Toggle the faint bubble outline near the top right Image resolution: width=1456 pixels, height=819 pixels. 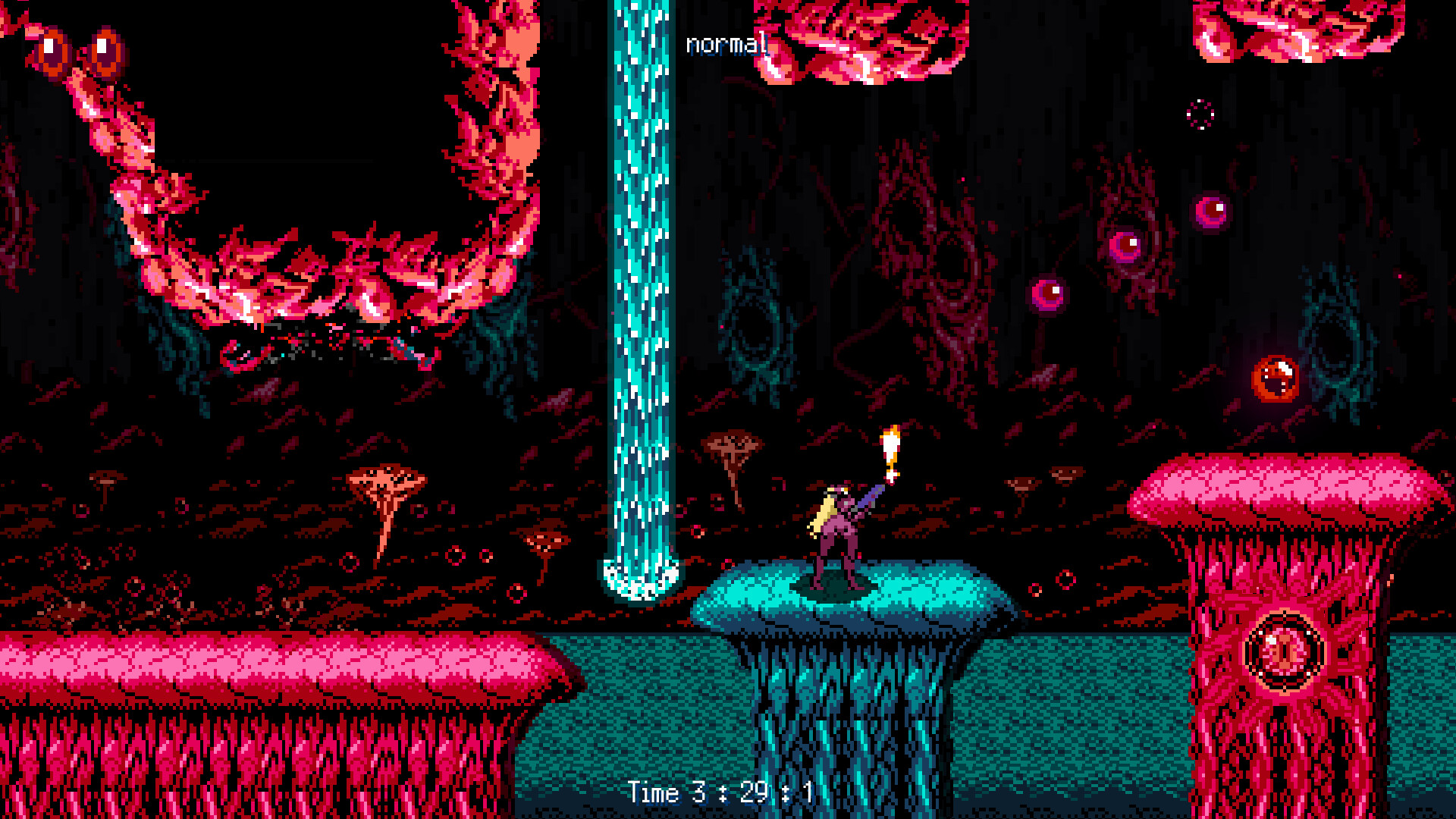click(1200, 114)
